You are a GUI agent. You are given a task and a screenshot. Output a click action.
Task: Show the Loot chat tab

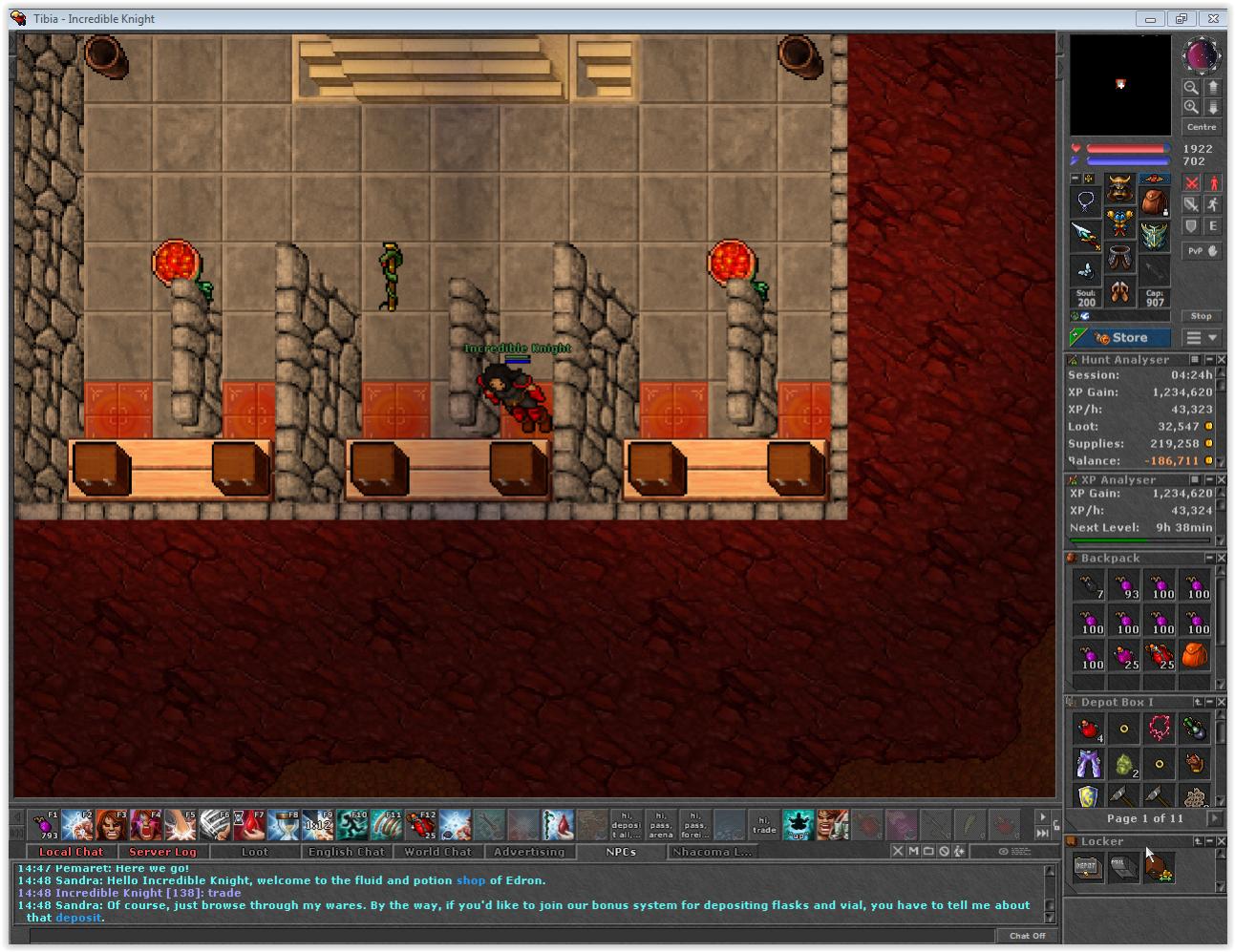(255, 852)
